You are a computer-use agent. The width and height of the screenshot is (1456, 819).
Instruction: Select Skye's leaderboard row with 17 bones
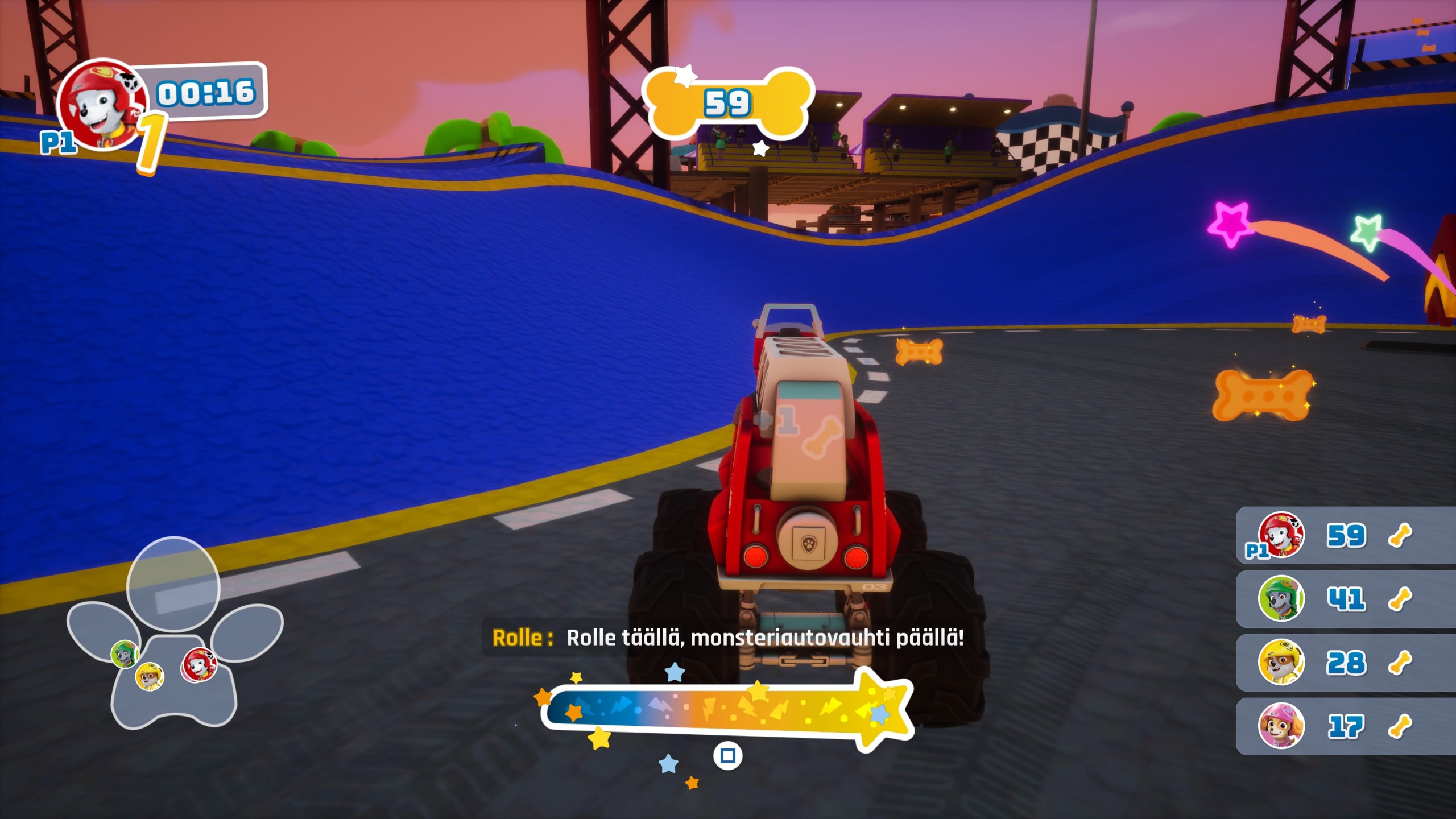pos(1345,727)
